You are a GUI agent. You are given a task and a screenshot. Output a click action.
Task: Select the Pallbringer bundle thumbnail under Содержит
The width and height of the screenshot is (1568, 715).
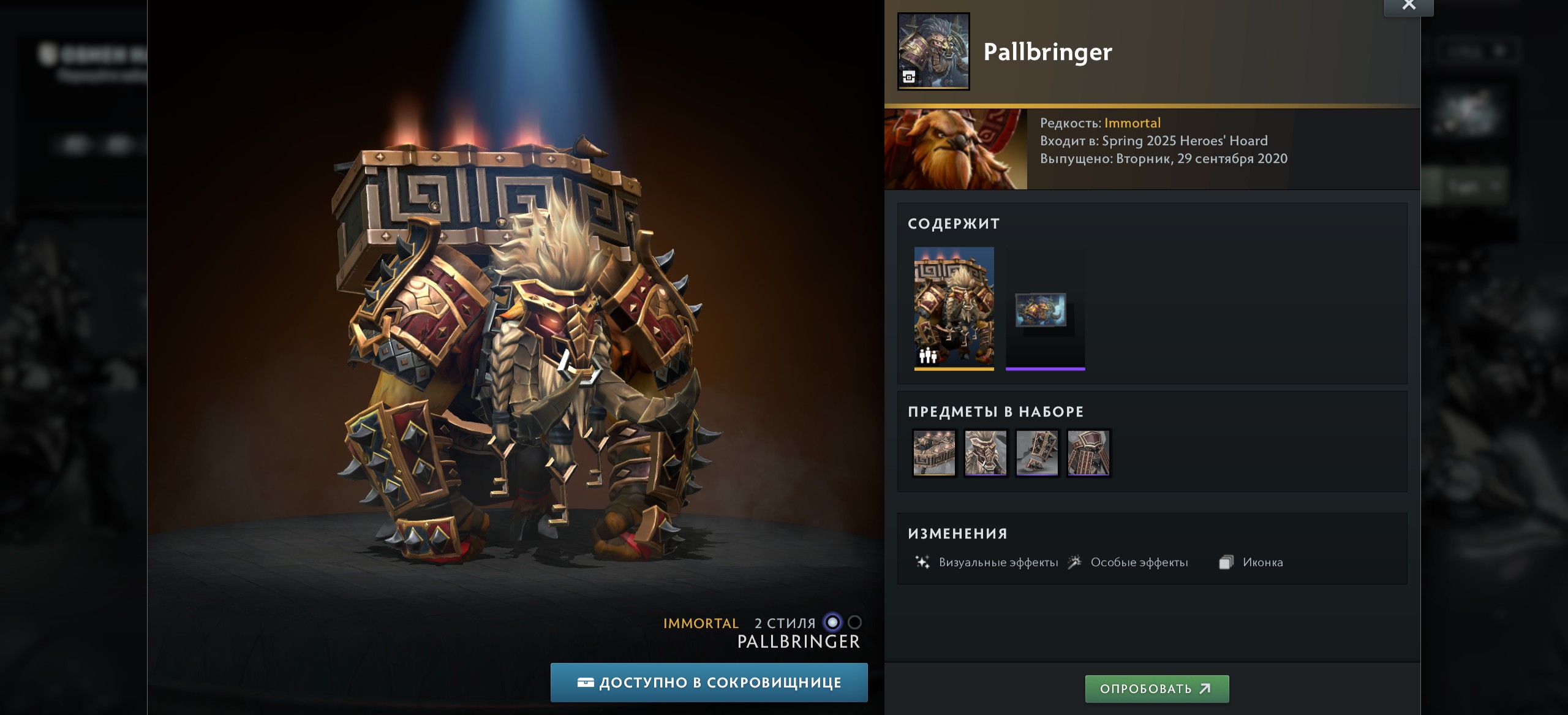tap(954, 308)
